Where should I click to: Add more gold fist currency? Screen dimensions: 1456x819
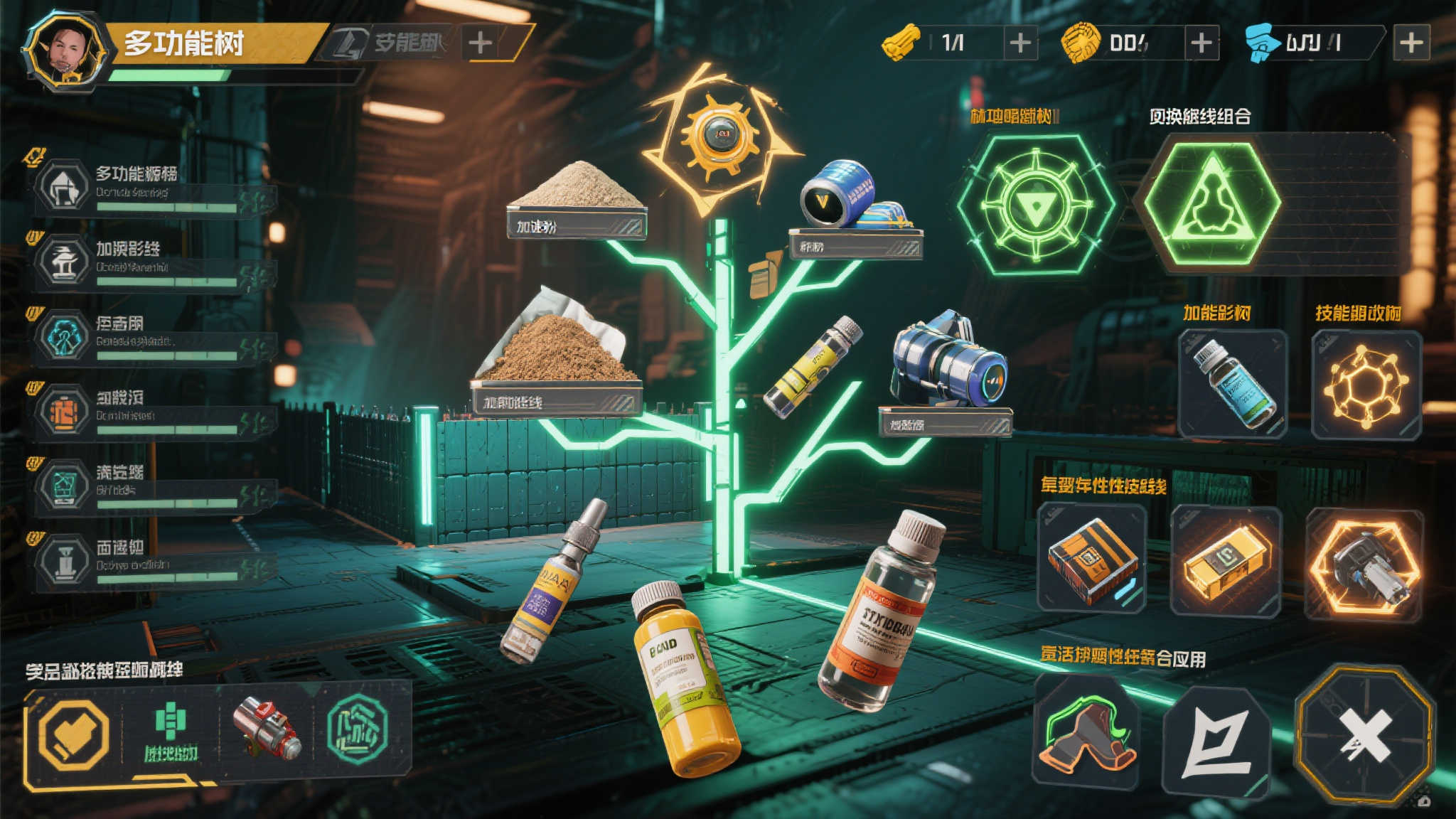pos(1201,43)
